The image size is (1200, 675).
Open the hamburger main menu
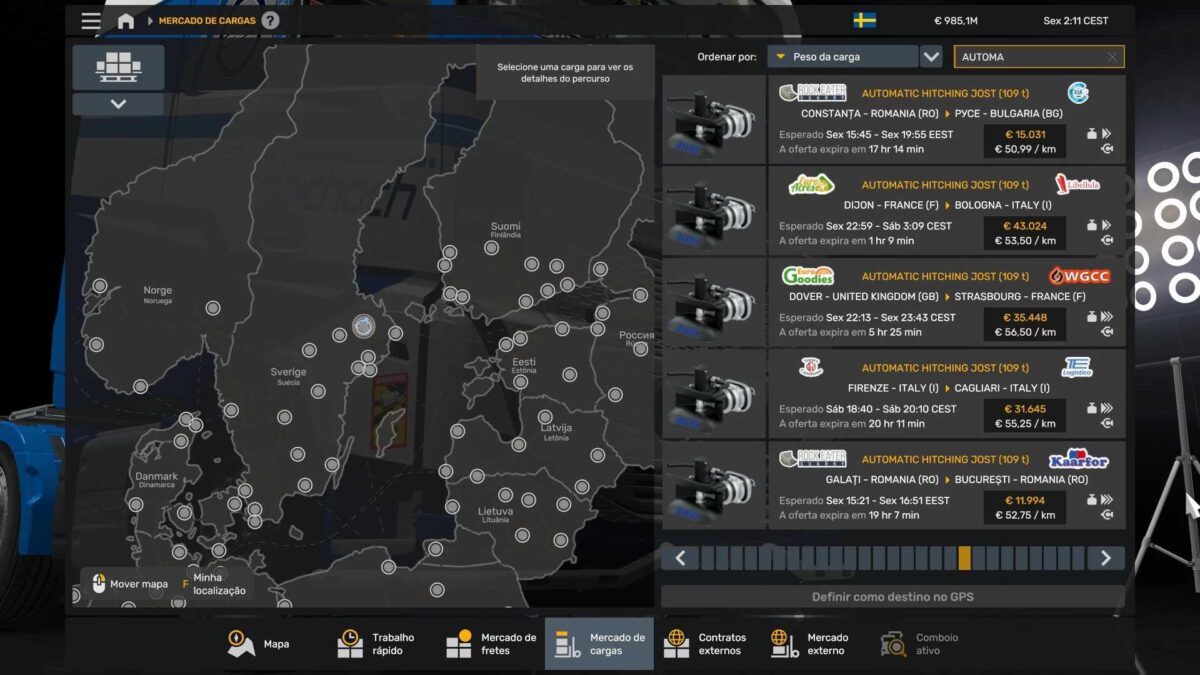click(91, 21)
